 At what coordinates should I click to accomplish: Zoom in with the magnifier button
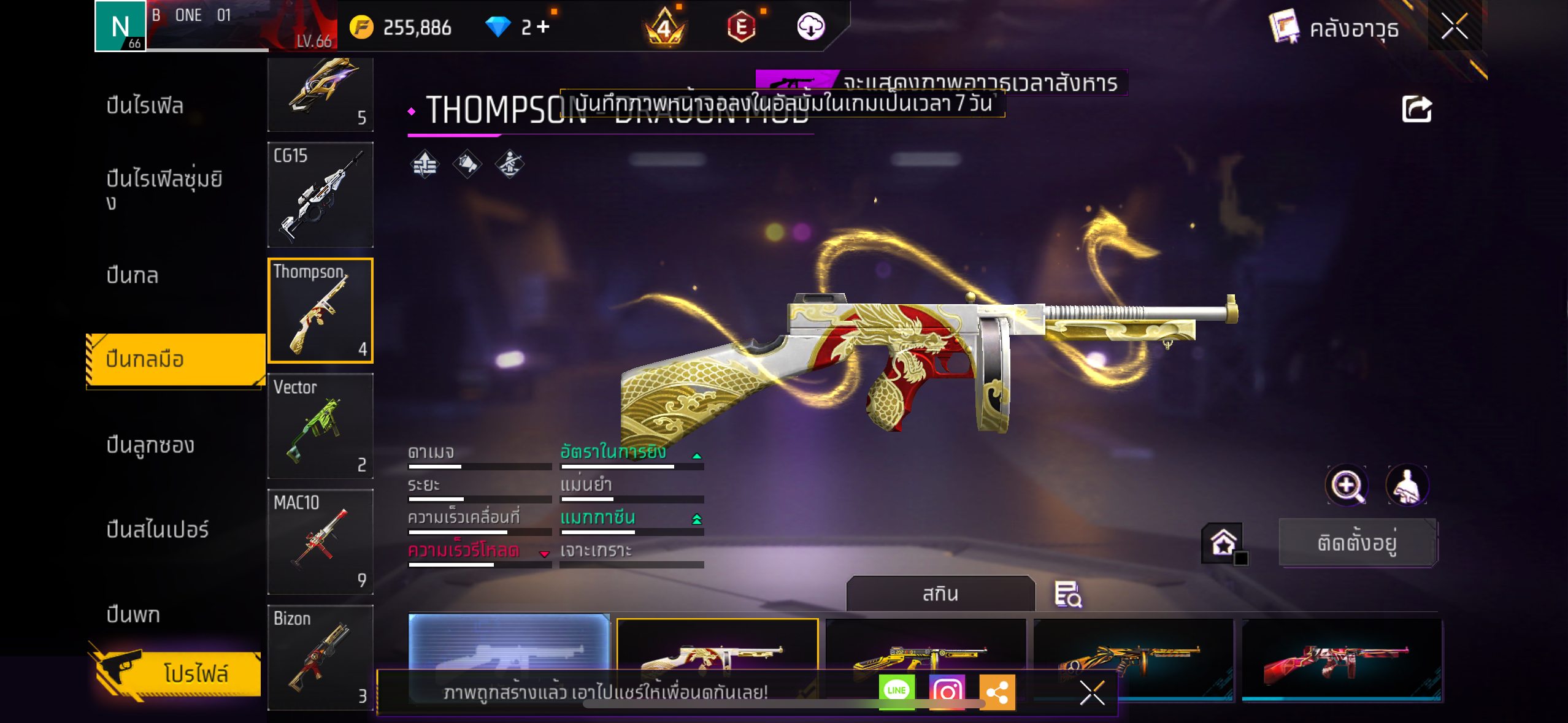pos(1347,486)
